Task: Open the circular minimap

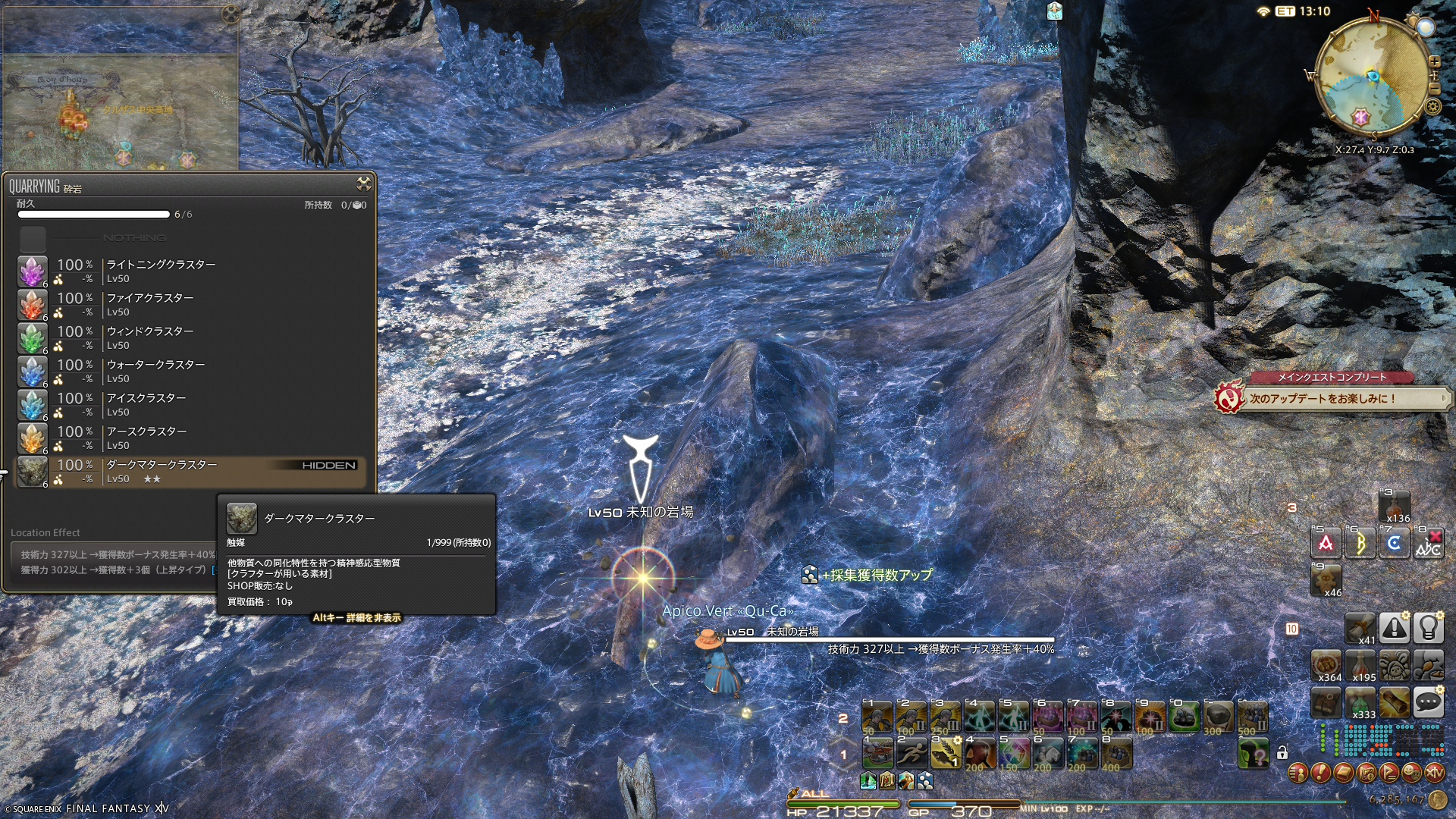Action: point(1371,76)
